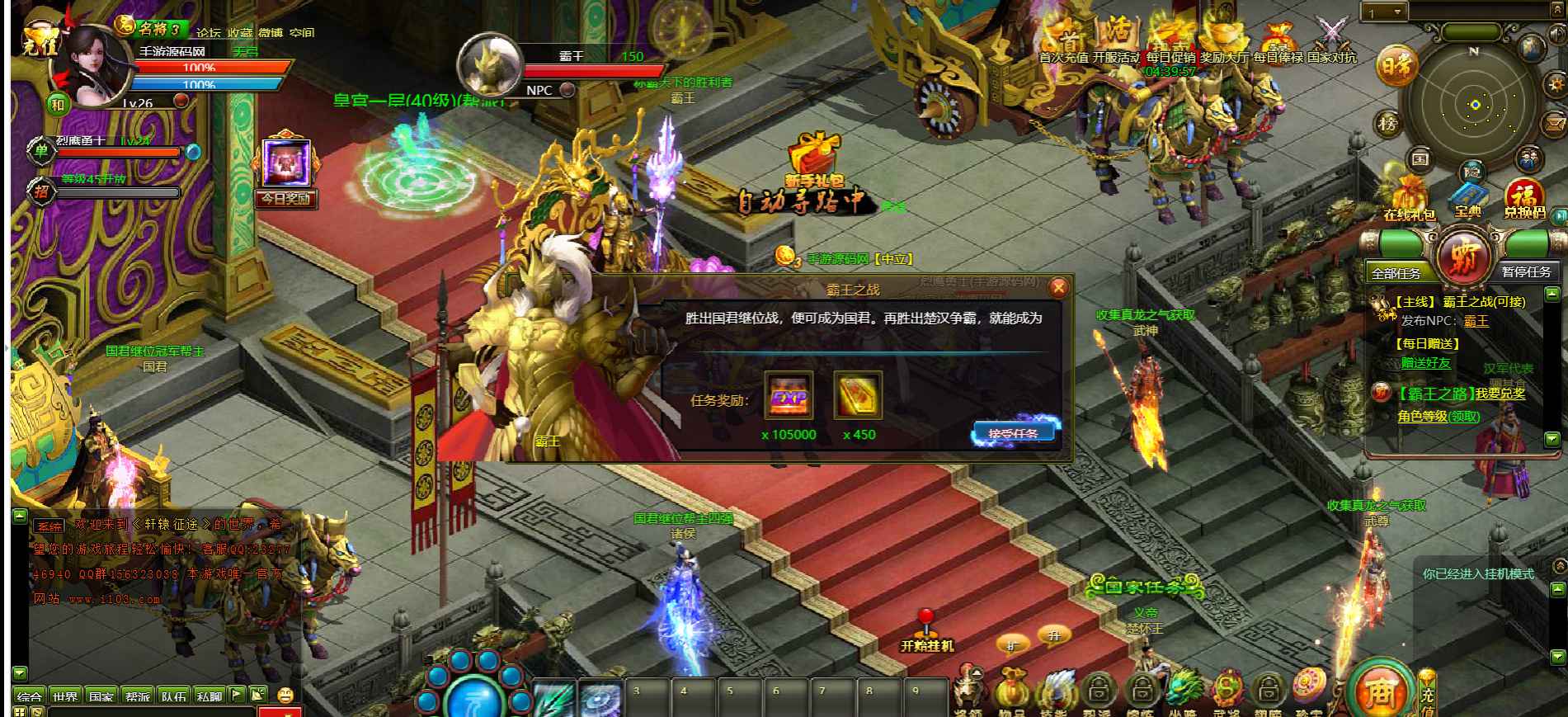
Task: Open the 奖励大厅 reward hall
Action: click(x=1223, y=41)
